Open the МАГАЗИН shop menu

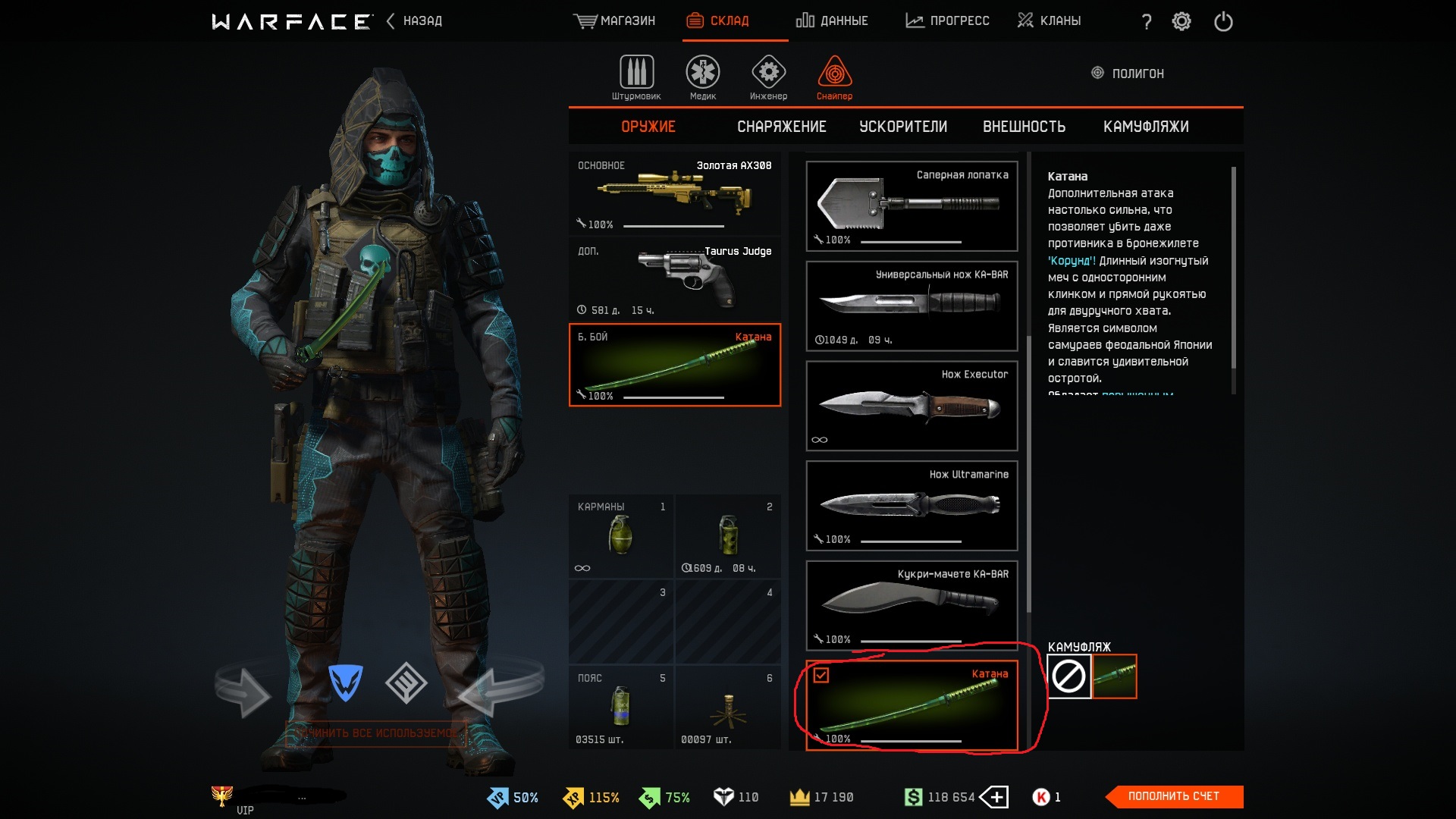tap(615, 20)
